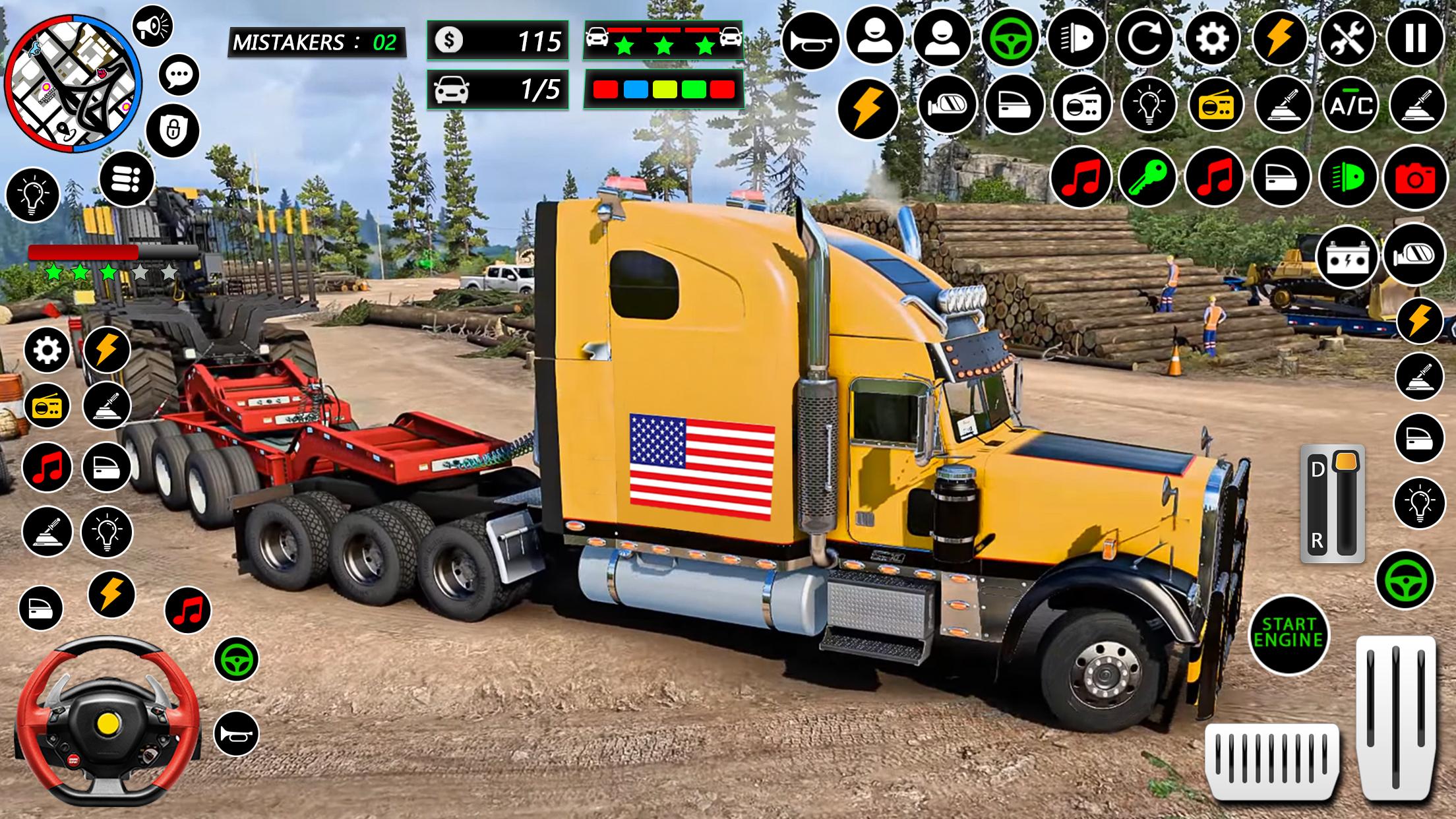
Task: Select the battery icon
Action: (1348, 258)
